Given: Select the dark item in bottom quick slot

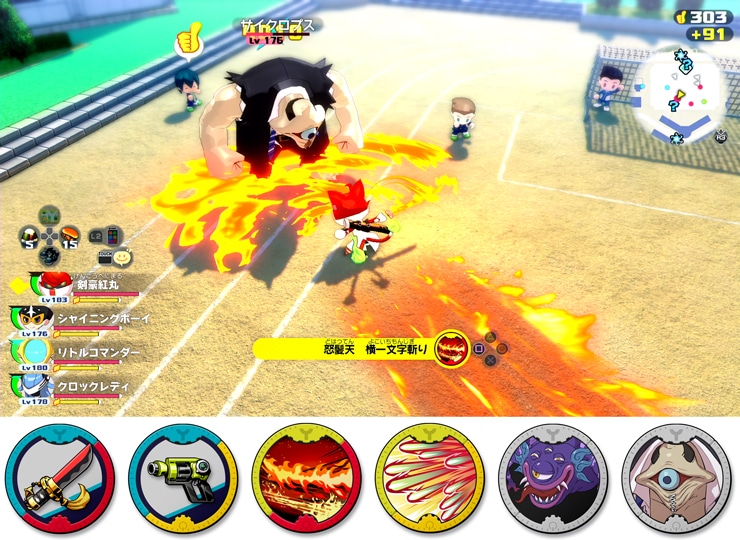Looking at the screenshot, I should coord(49,257).
